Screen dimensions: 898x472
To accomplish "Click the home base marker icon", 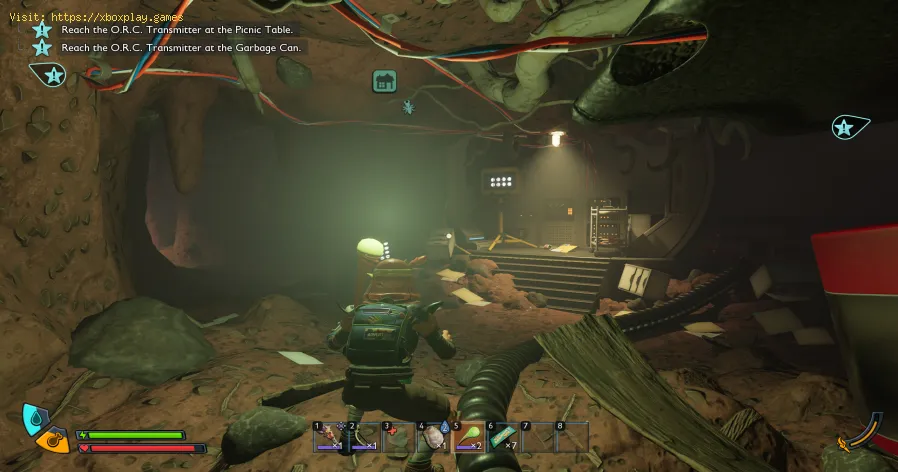I will (384, 82).
